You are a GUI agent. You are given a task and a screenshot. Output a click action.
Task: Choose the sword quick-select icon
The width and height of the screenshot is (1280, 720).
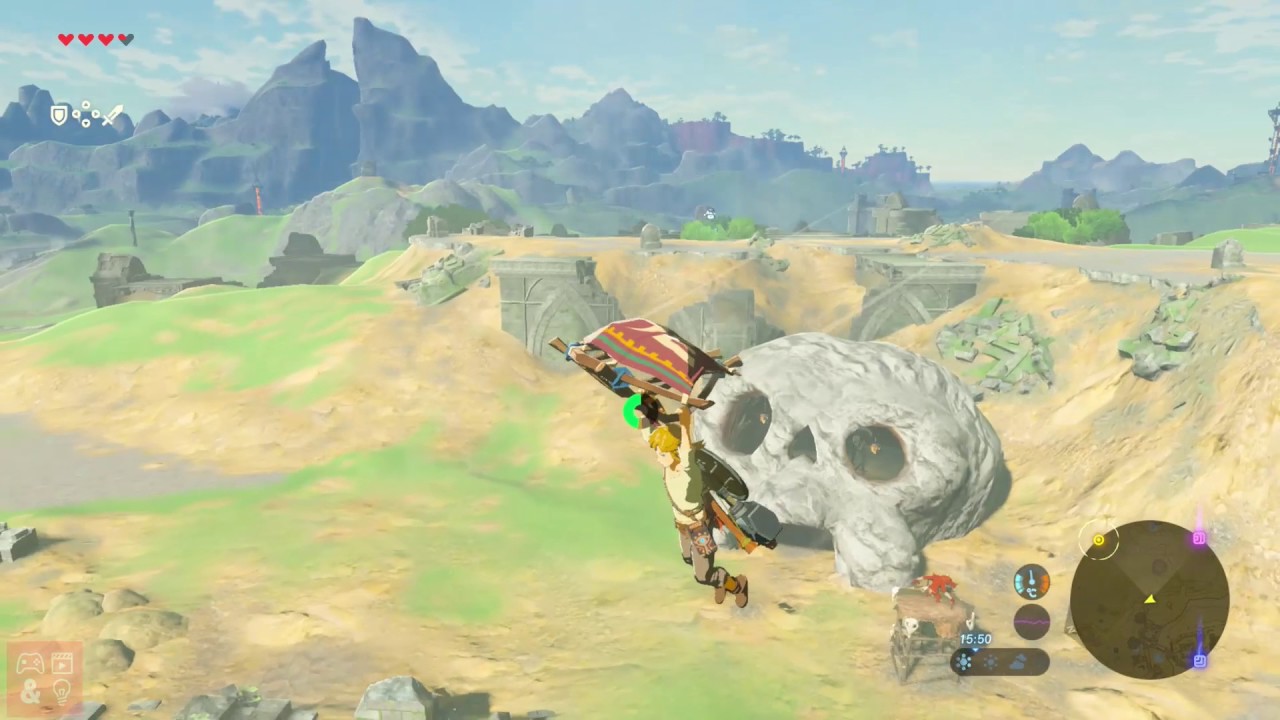tap(112, 116)
